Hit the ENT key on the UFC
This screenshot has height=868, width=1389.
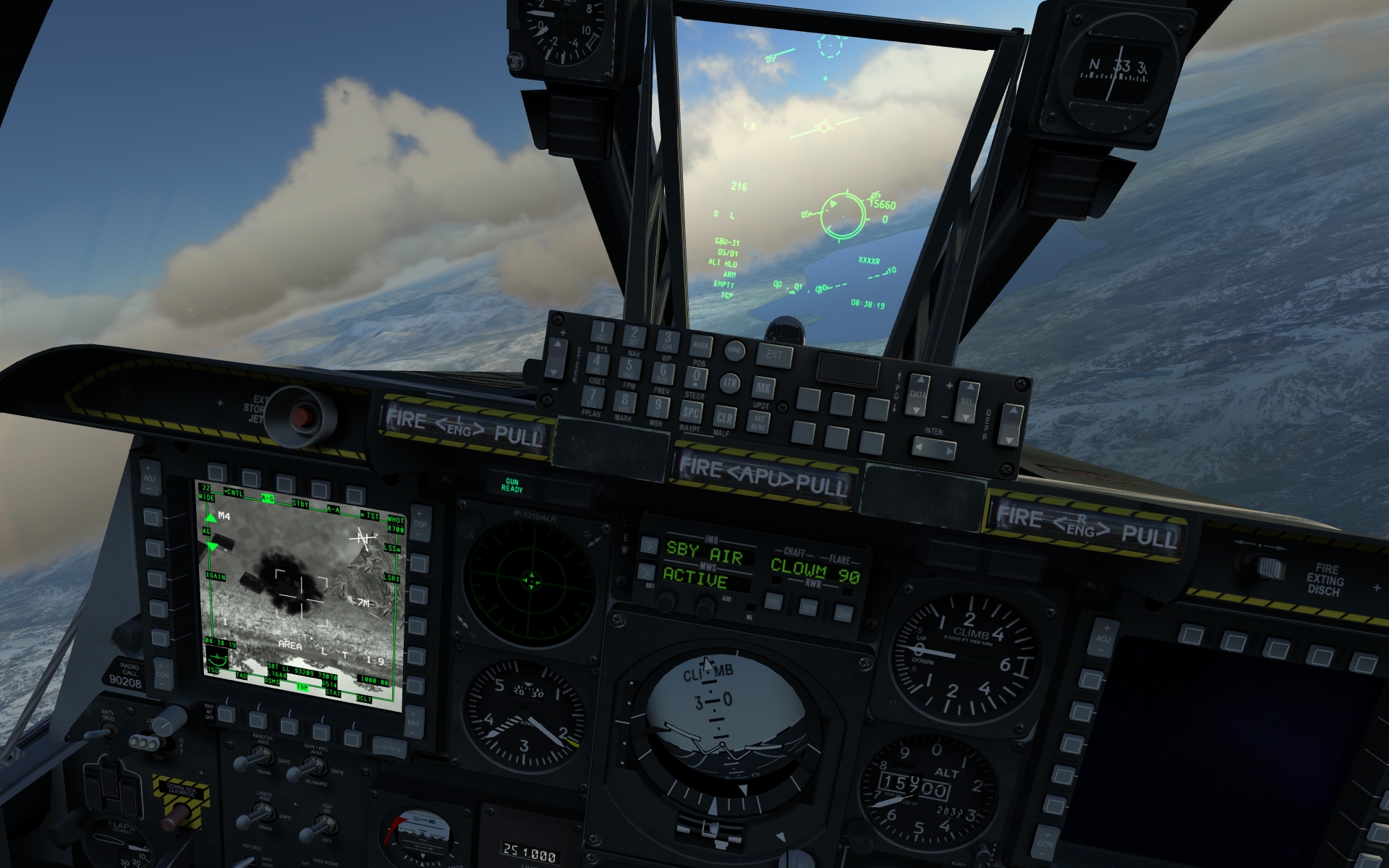point(774,354)
